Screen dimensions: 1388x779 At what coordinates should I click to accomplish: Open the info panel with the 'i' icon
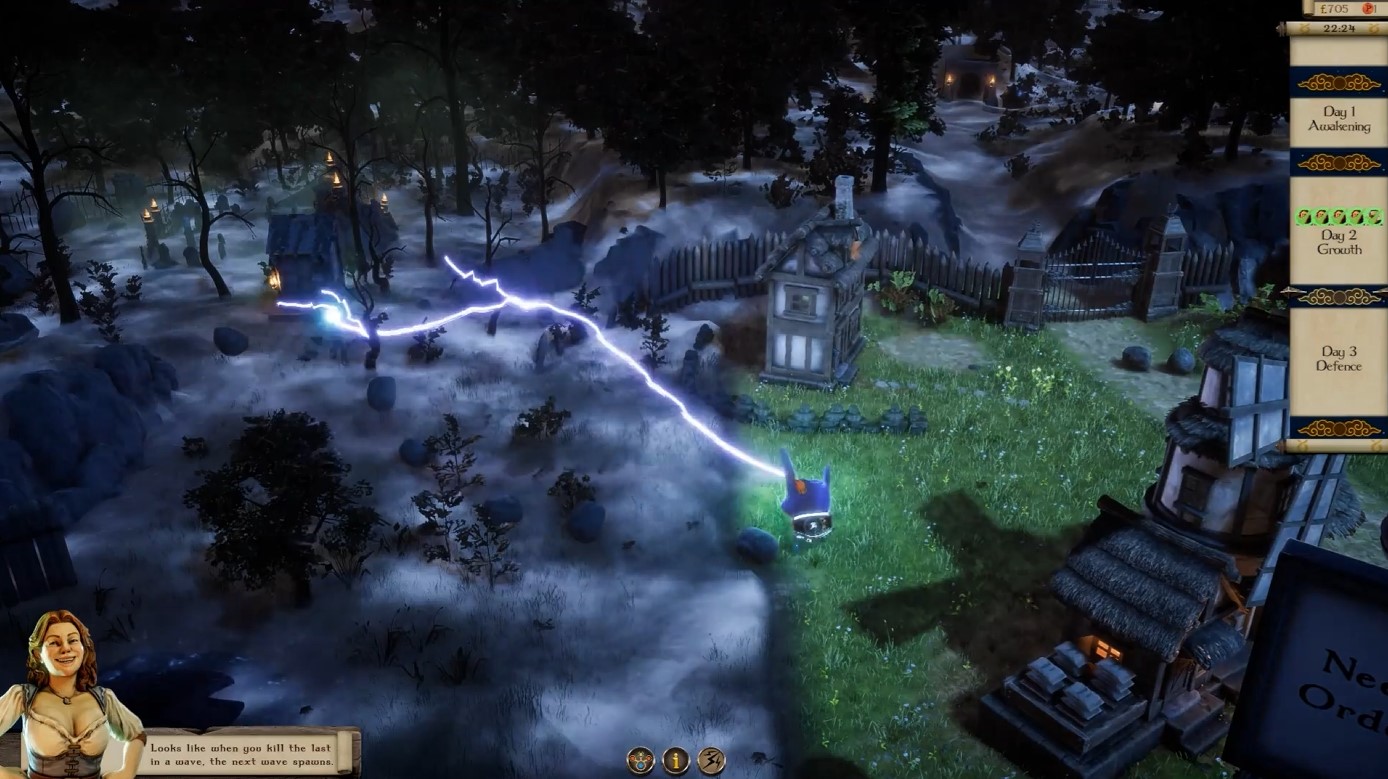point(675,758)
